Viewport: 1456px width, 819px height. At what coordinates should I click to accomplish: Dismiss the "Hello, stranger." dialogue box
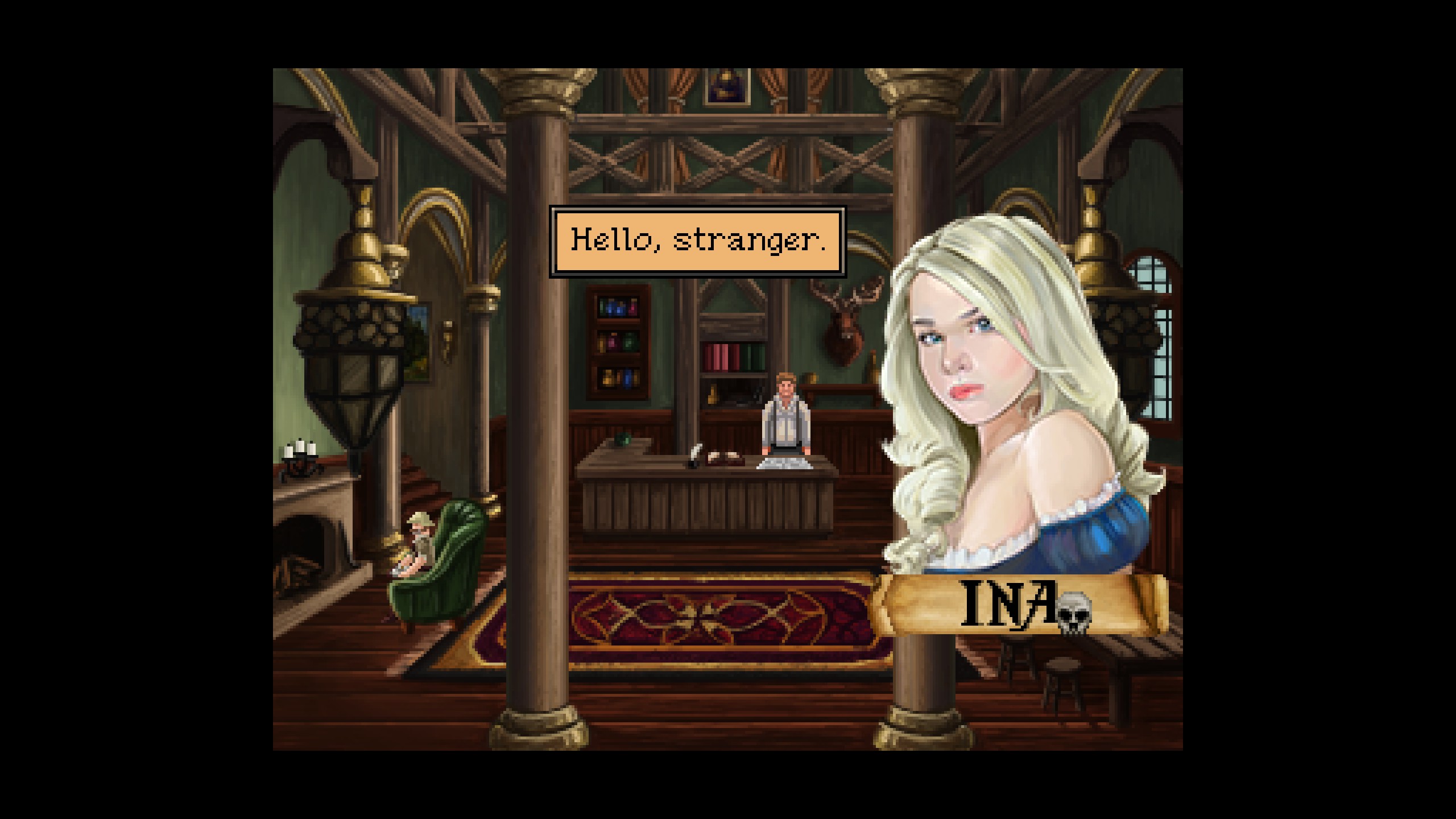(697, 242)
